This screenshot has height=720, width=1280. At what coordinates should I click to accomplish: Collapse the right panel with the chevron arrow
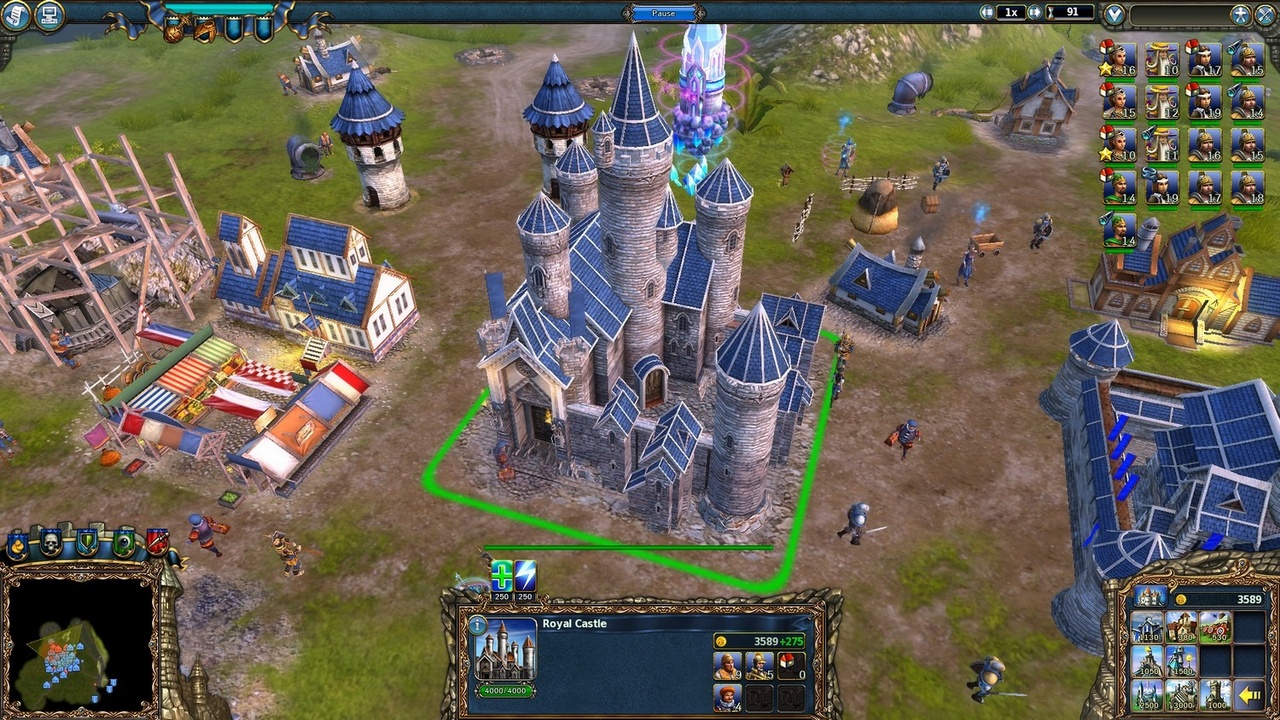pyautogui.click(x=1114, y=15)
